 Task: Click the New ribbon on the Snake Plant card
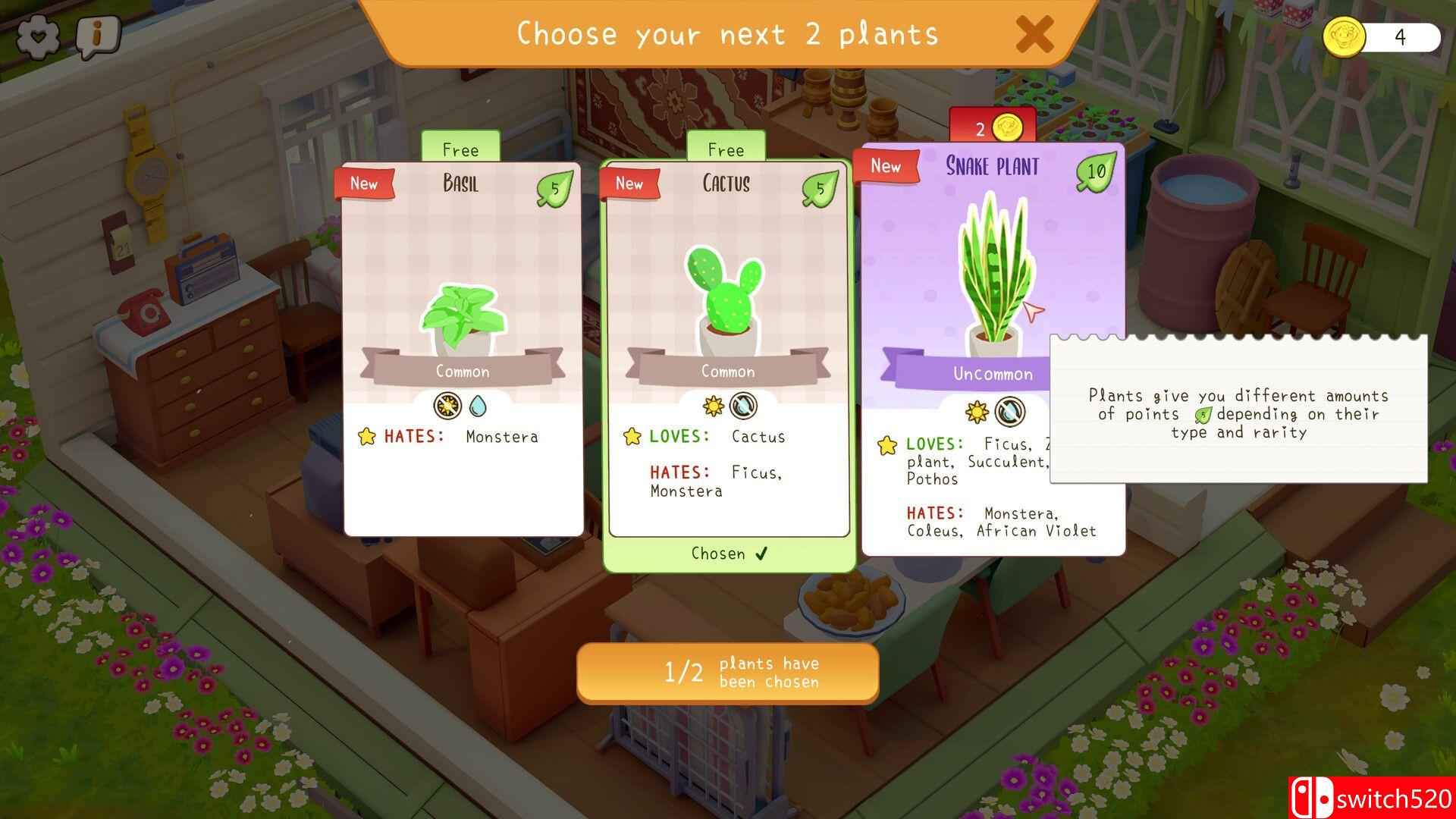pyautogui.click(x=887, y=167)
